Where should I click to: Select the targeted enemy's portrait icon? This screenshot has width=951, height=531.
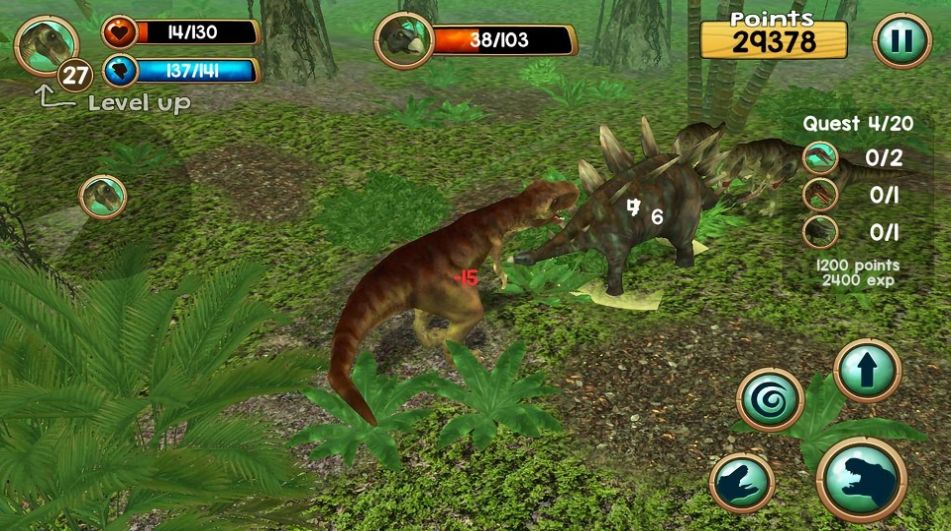pos(404,41)
